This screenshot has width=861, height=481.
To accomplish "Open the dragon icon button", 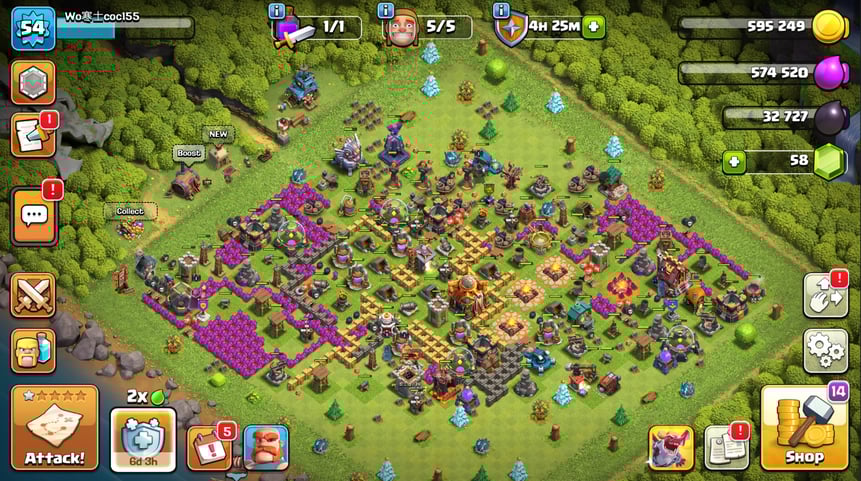I will tap(670, 447).
